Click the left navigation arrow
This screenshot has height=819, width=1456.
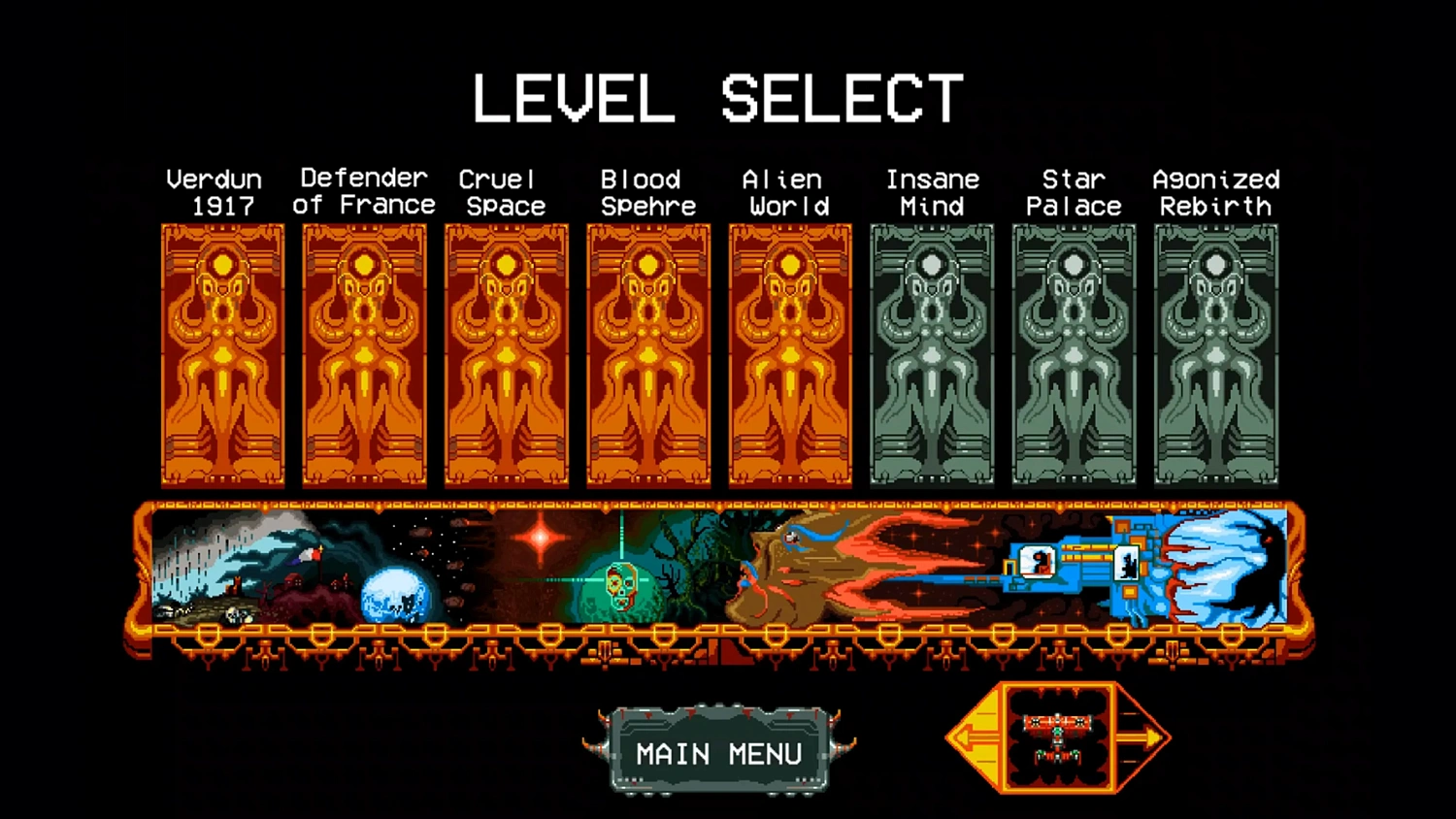tap(973, 737)
